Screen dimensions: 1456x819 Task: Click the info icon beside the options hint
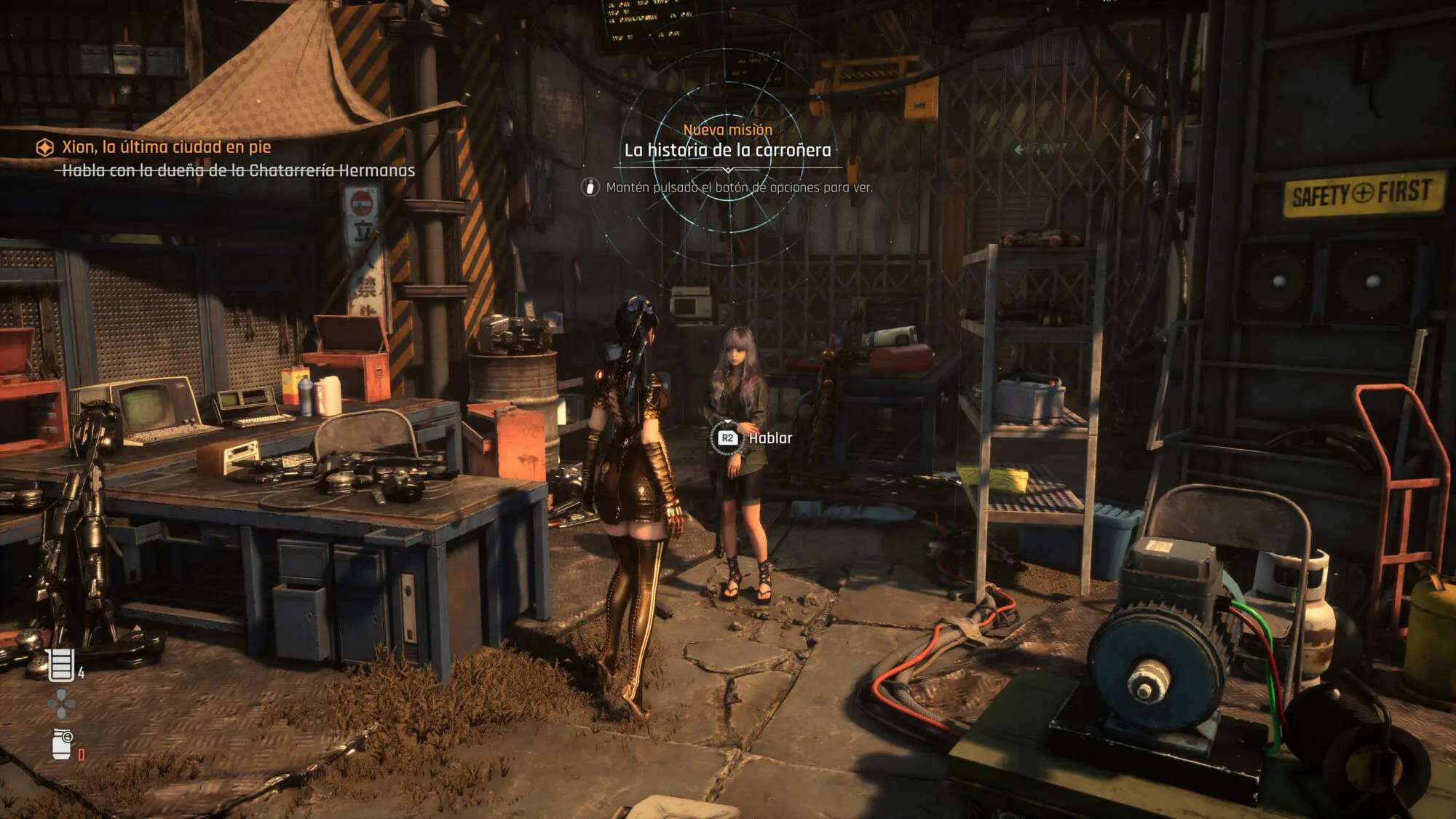590,187
